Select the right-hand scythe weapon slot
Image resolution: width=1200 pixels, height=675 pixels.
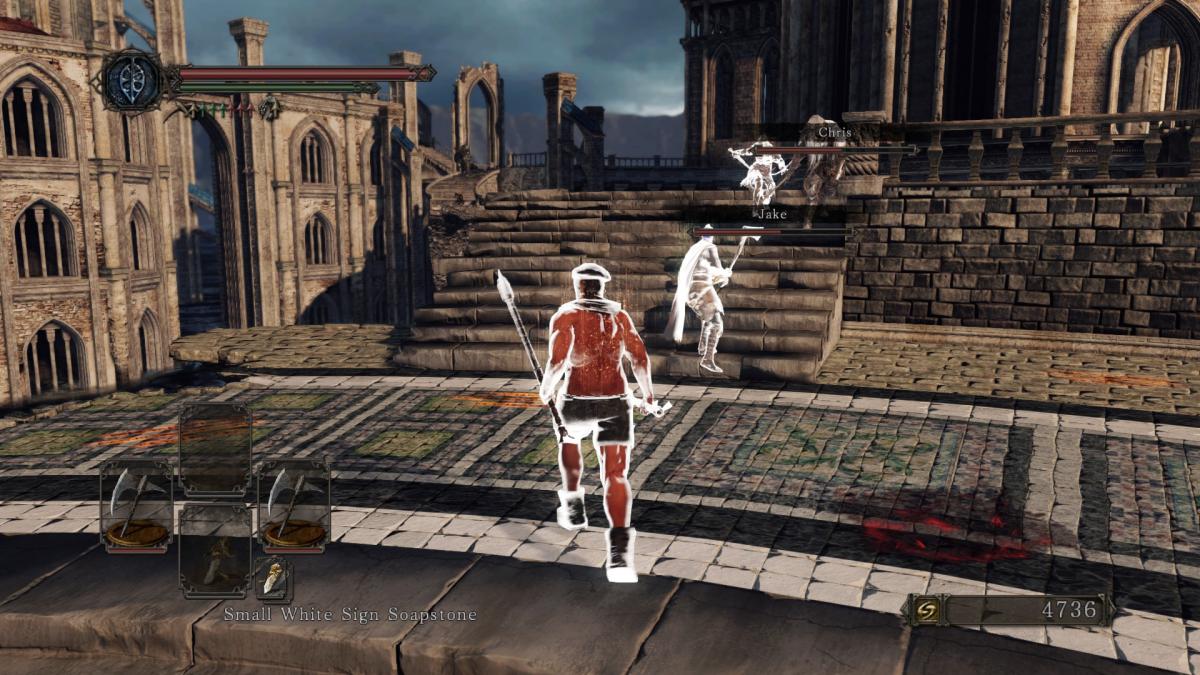(x=294, y=506)
